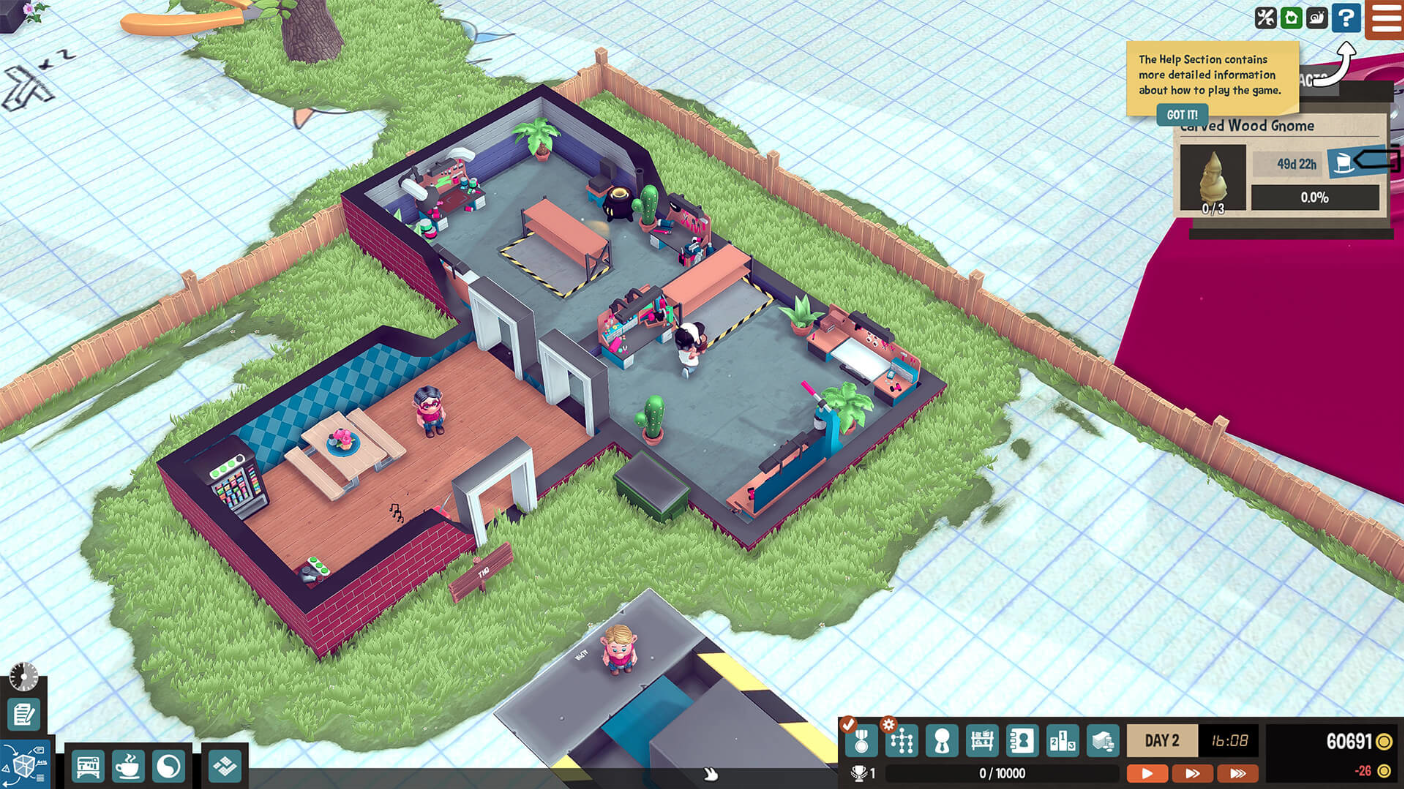The image size is (1404, 789).
Task: Enable double fast-forward speed
Action: tap(1192, 773)
